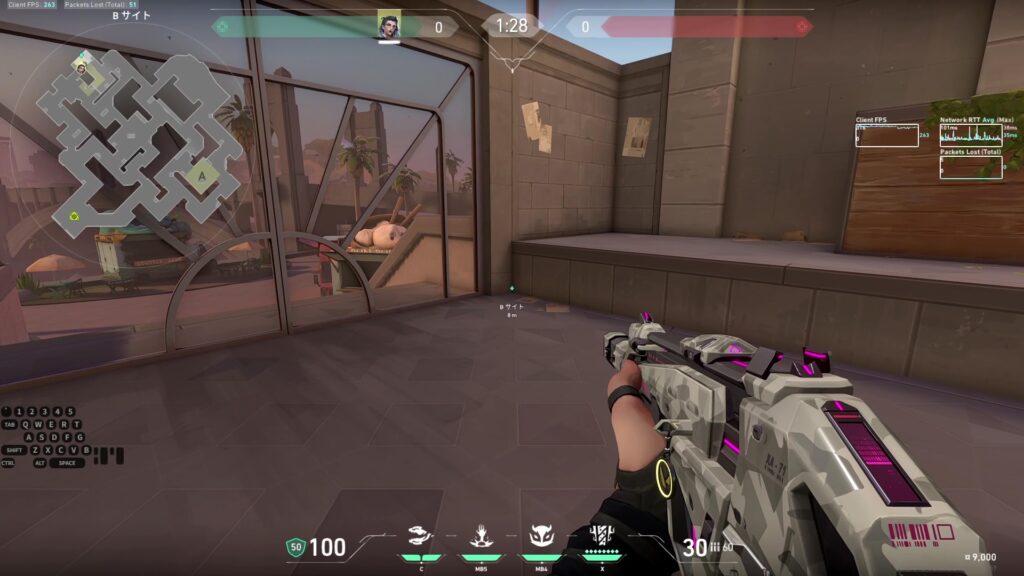
Task: Activate the horned mask ability on MB4
Action: tap(541, 537)
